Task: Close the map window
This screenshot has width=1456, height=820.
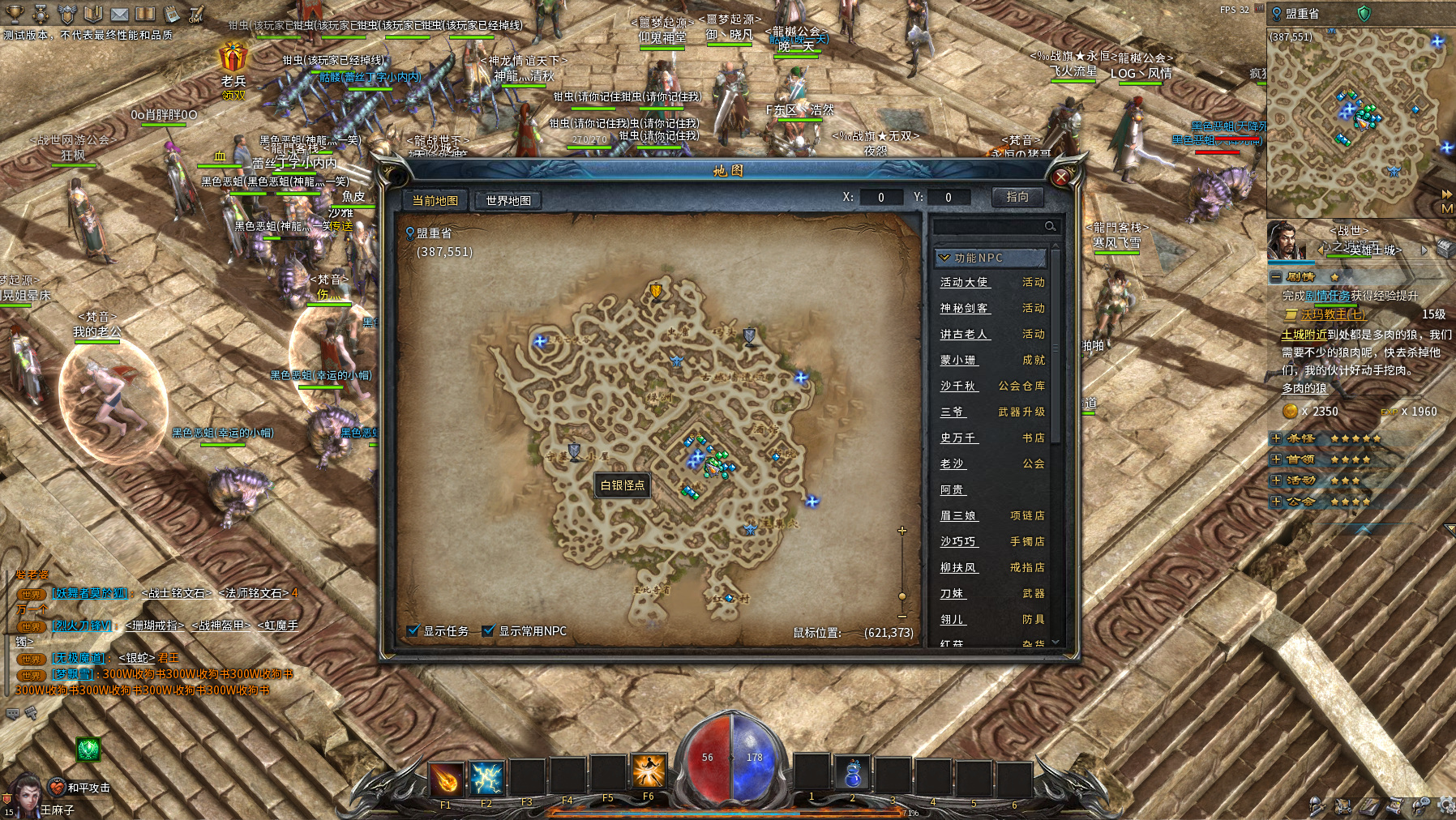Action: 1060,176
